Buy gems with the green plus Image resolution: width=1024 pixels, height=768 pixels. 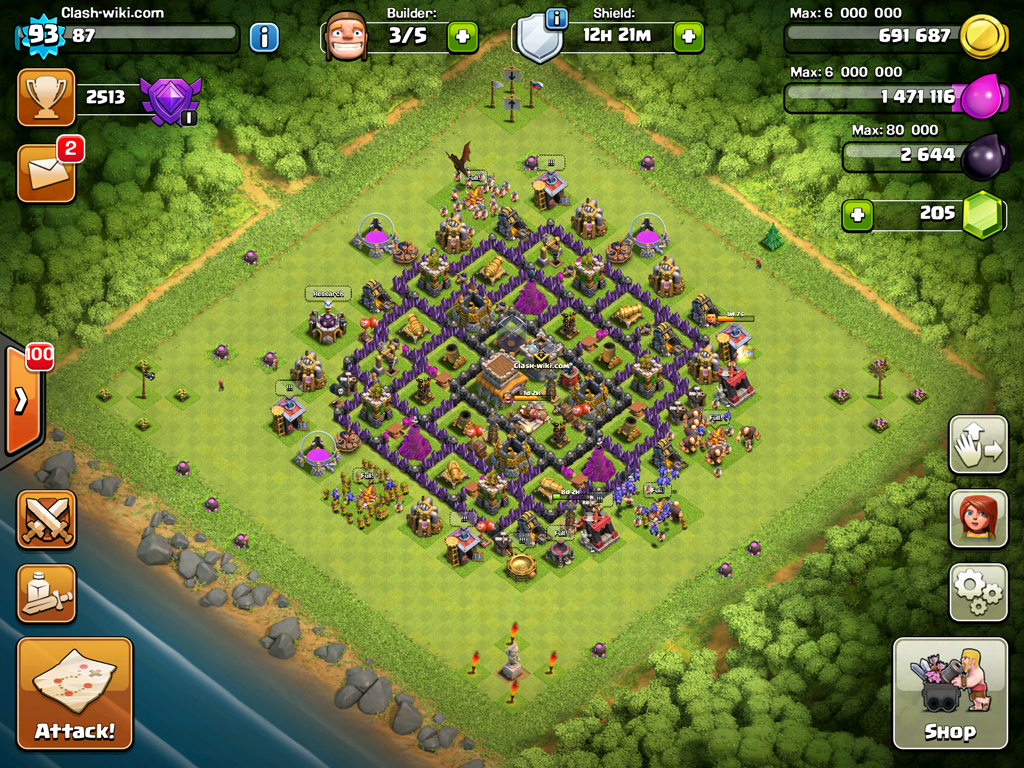pos(855,214)
